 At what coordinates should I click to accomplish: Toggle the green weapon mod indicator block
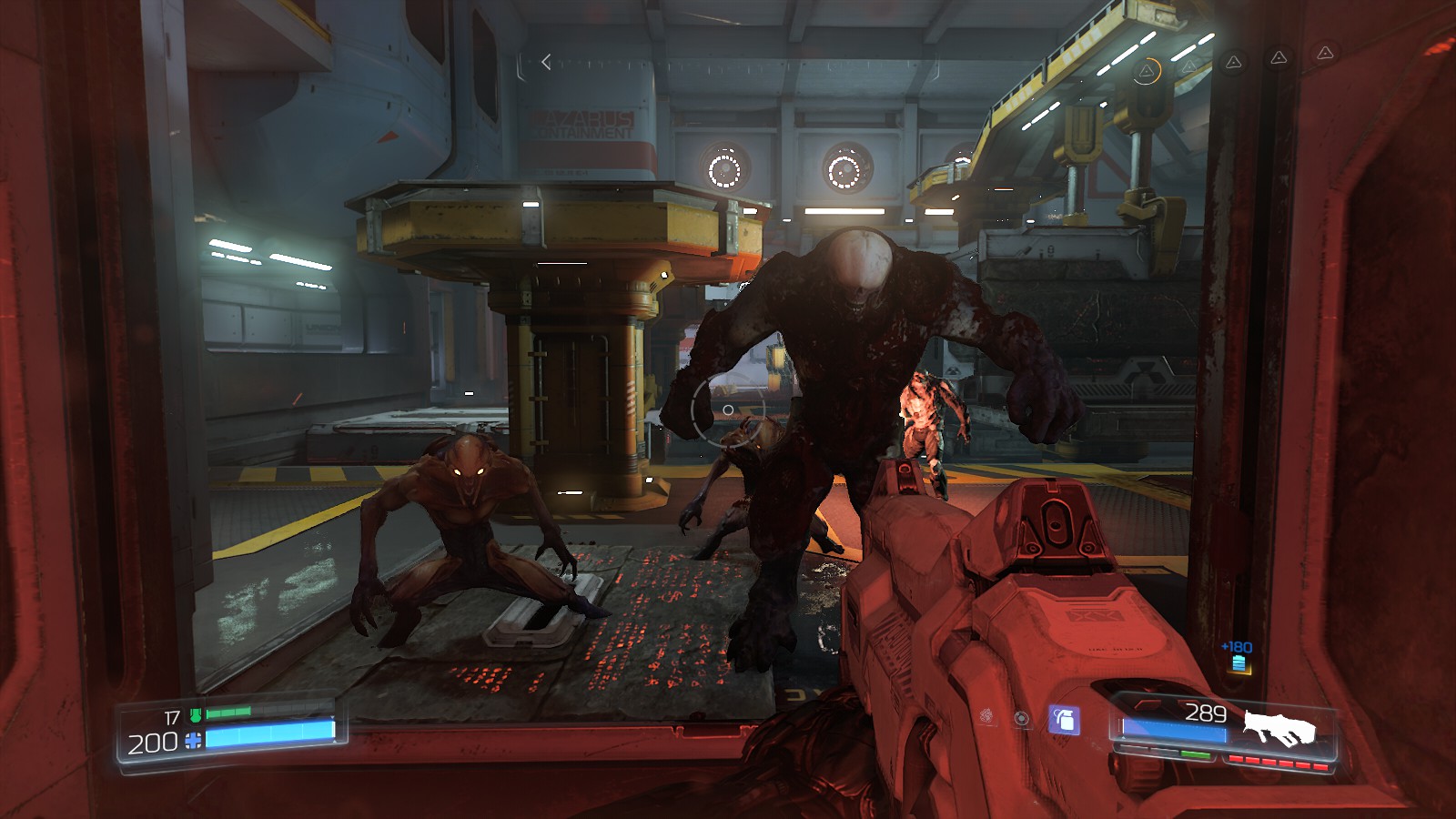(1196, 754)
